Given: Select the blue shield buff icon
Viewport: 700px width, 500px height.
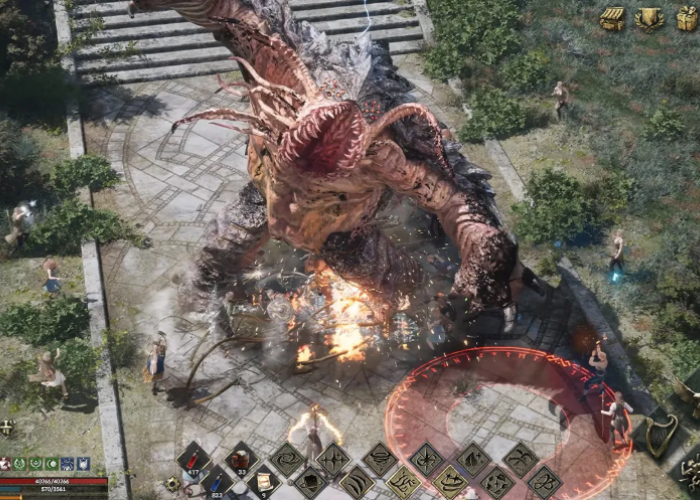Looking at the screenshot, I should [x=83, y=464].
